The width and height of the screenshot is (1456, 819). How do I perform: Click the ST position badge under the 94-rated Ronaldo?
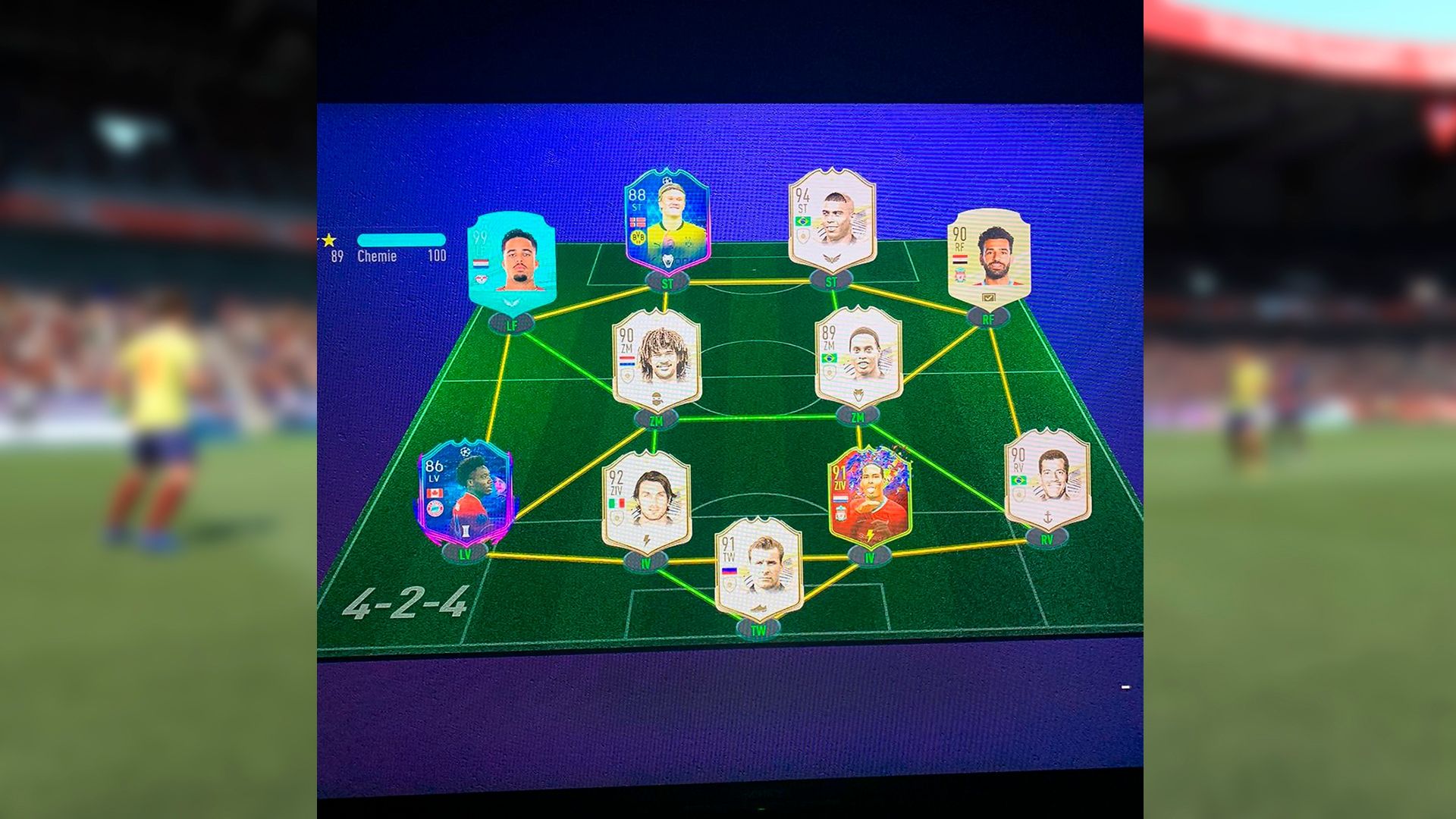click(x=832, y=280)
